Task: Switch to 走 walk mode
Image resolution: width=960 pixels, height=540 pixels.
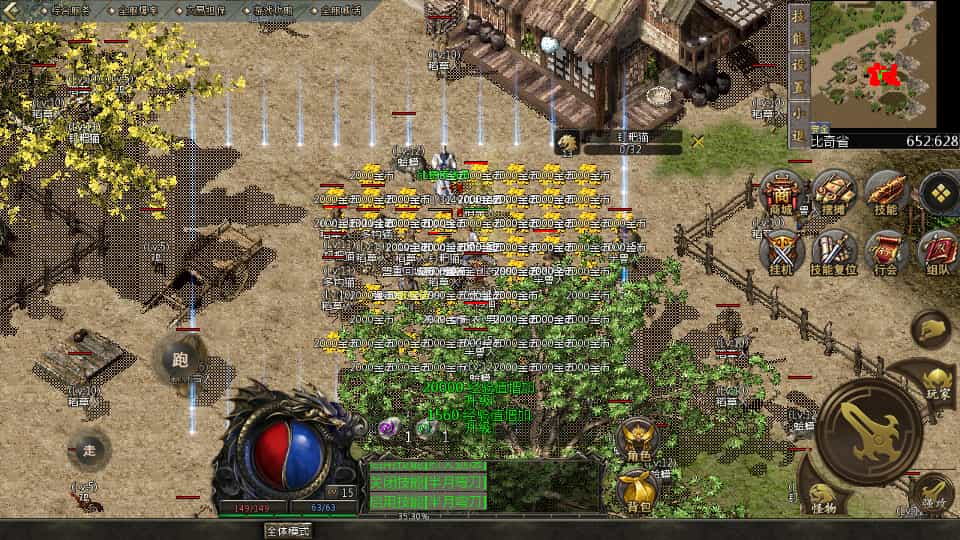Action: pyautogui.click(x=89, y=450)
